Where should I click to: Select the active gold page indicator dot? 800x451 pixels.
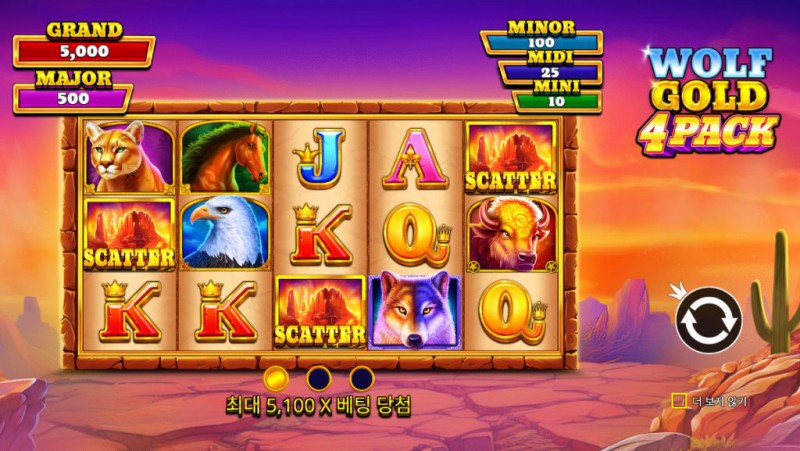277,378
